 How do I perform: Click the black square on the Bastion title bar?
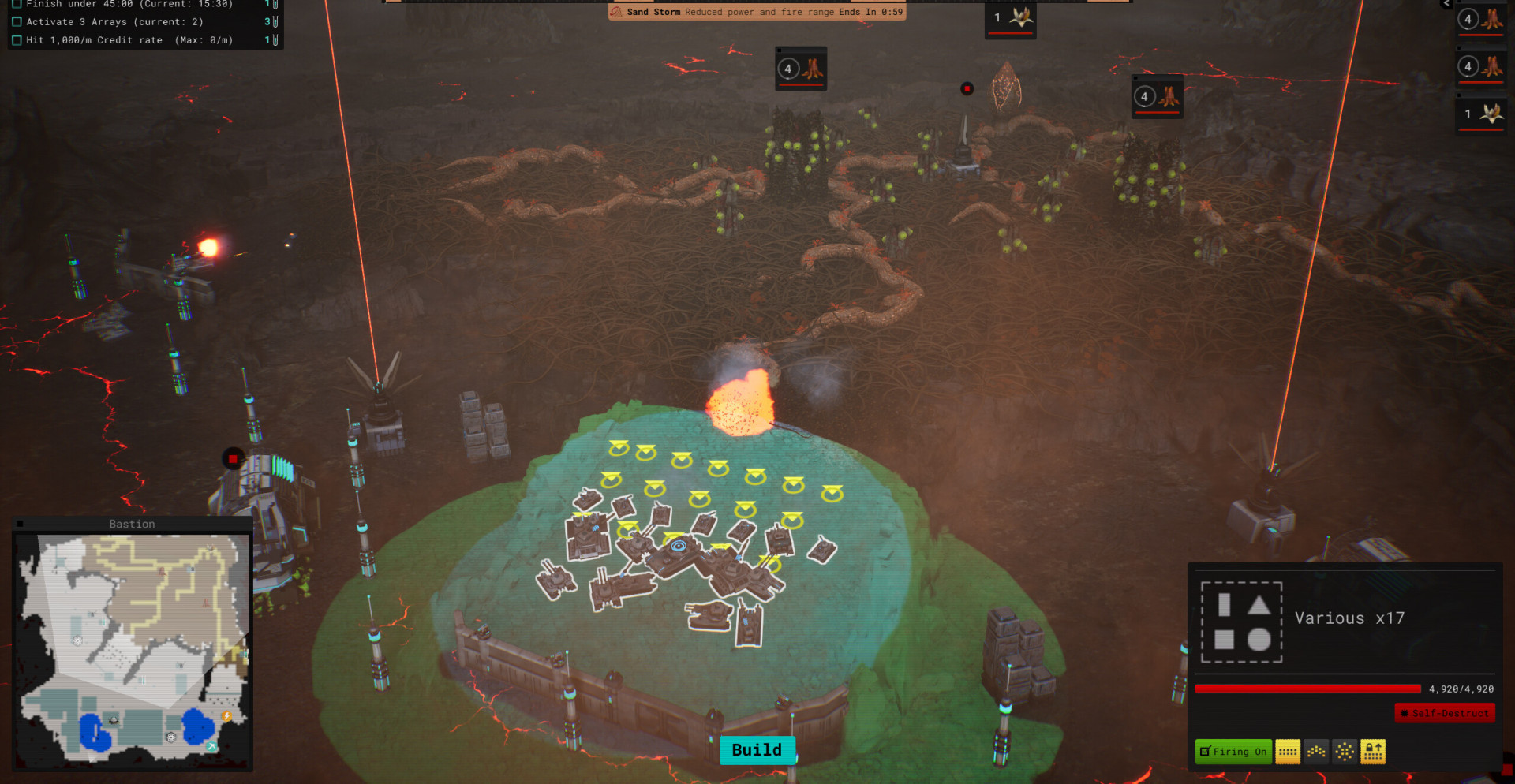[x=20, y=524]
